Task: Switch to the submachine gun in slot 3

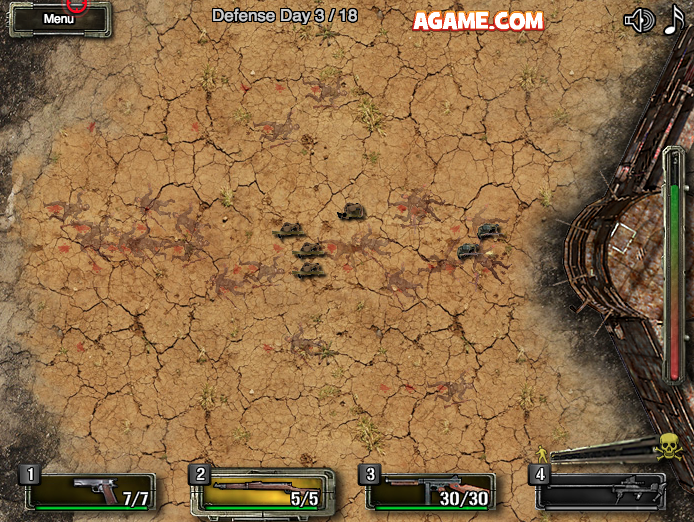Action: coord(430,491)
